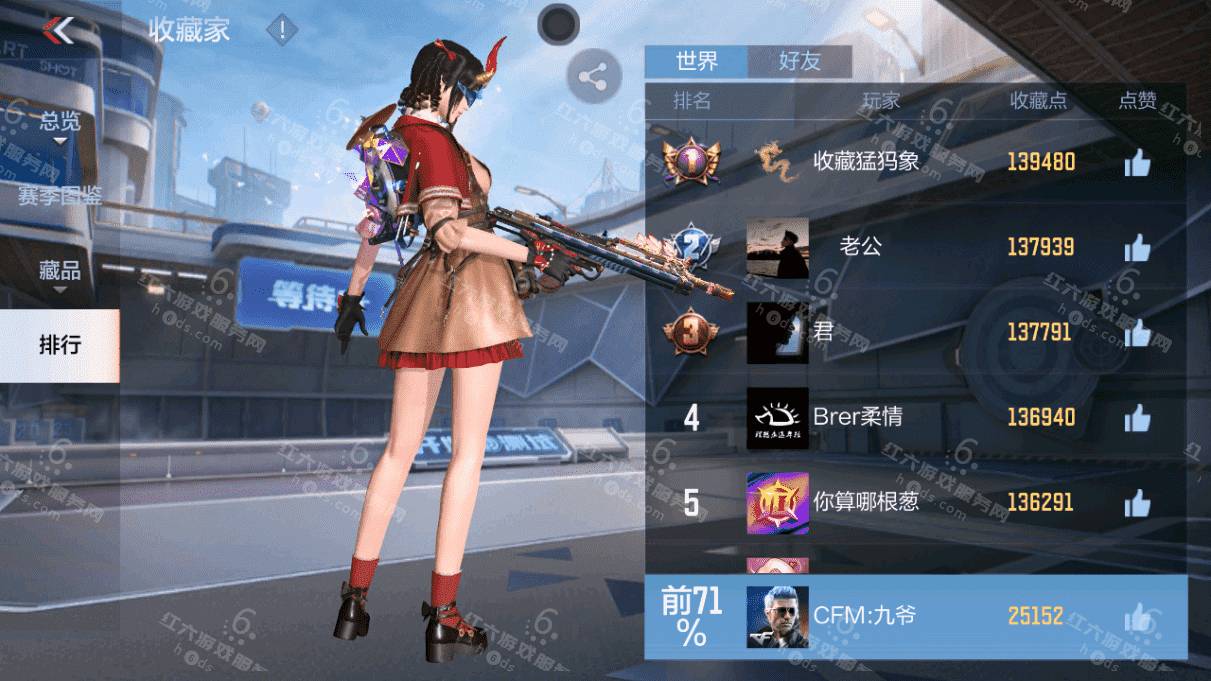Like player 你算哪根葱
1211x681 pixels.
coord(1137,502)
